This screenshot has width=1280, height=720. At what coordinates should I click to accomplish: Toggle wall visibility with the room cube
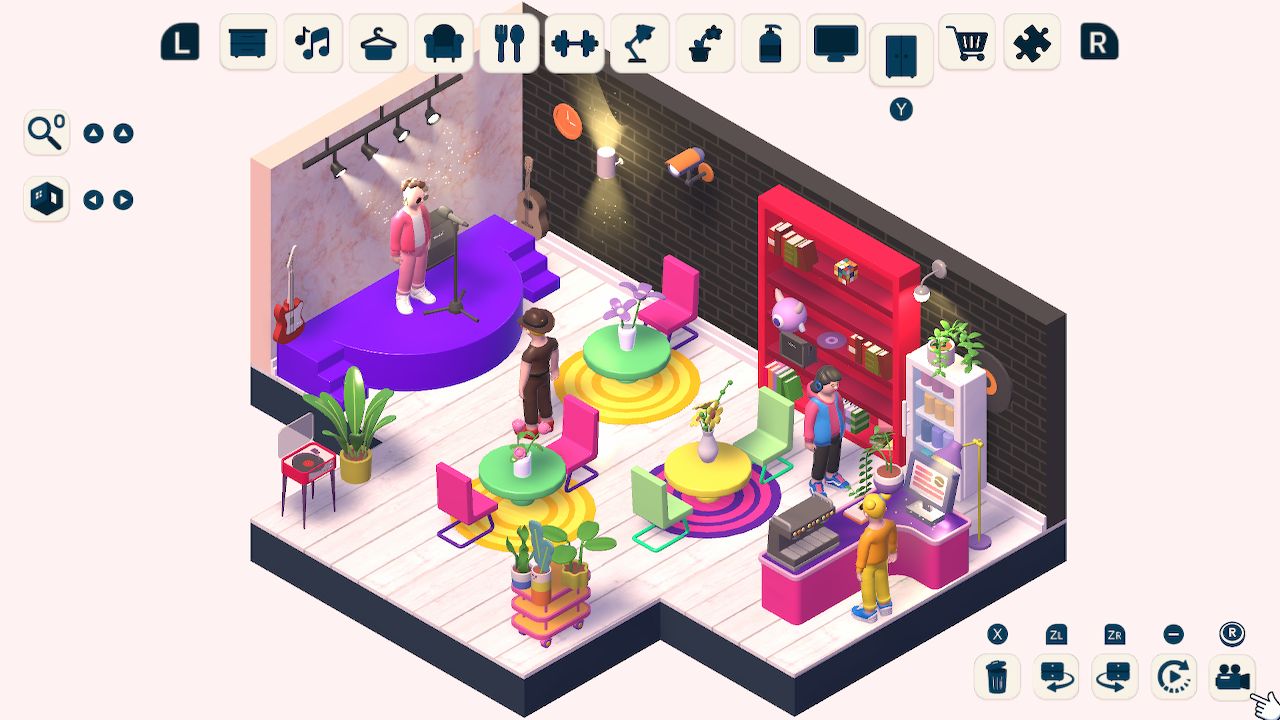pyautogui.click(x=46, y=199)
